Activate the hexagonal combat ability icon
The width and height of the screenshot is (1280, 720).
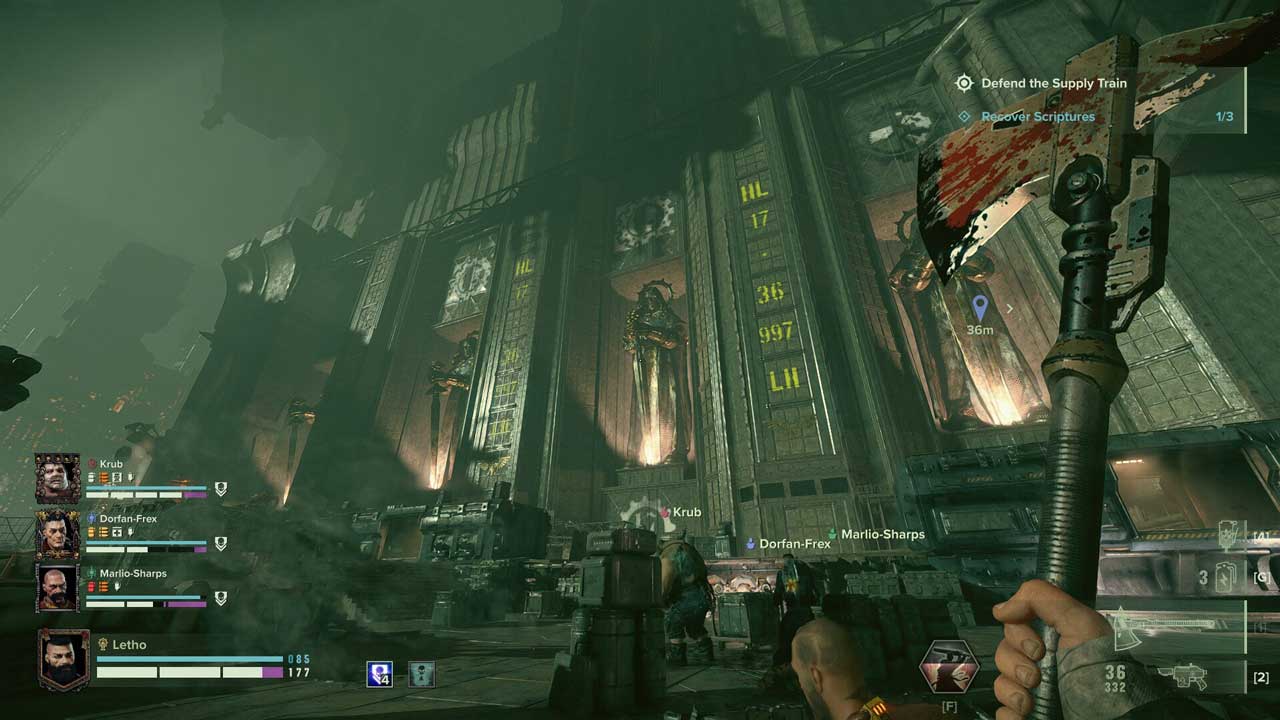click(949, 667)
